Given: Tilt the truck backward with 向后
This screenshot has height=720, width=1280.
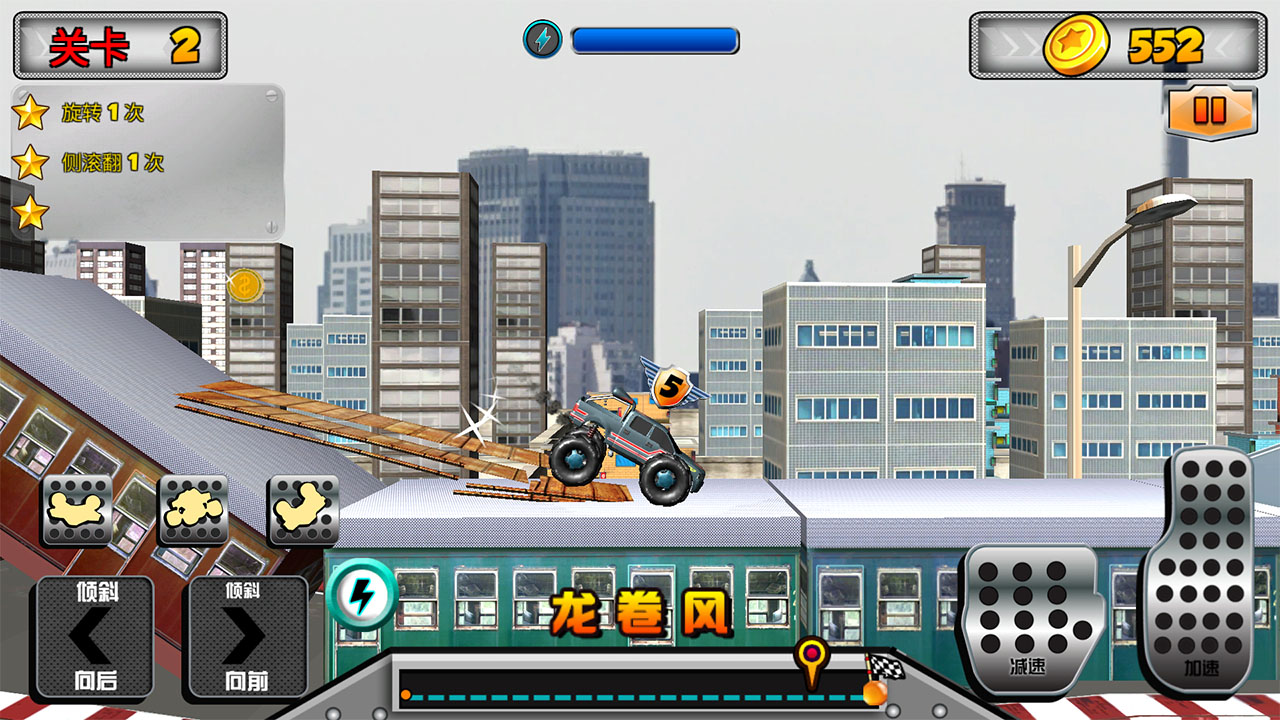Looking at the screenshot, I should (95, 637).
